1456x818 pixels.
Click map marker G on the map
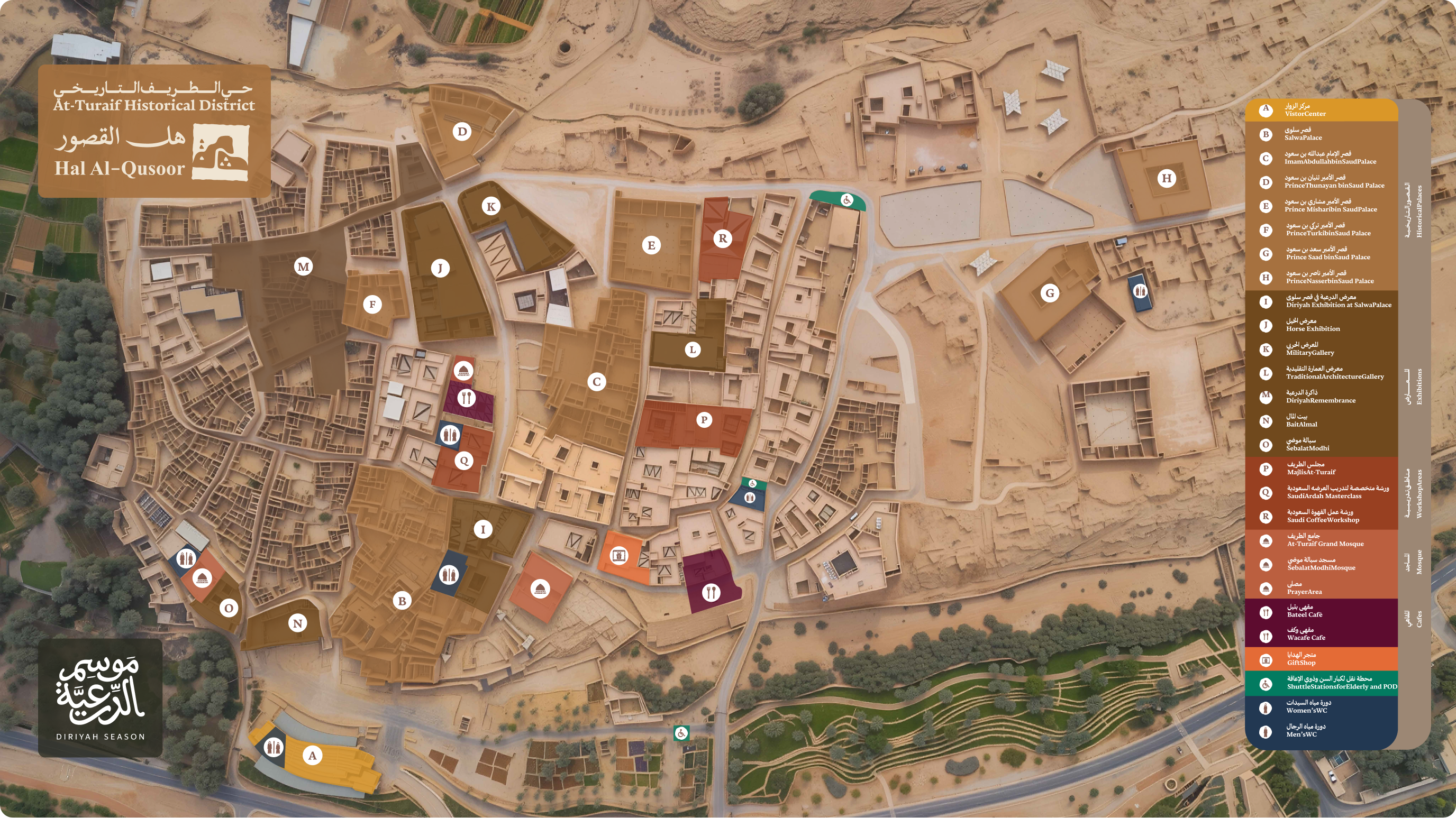click(1050, 292)
